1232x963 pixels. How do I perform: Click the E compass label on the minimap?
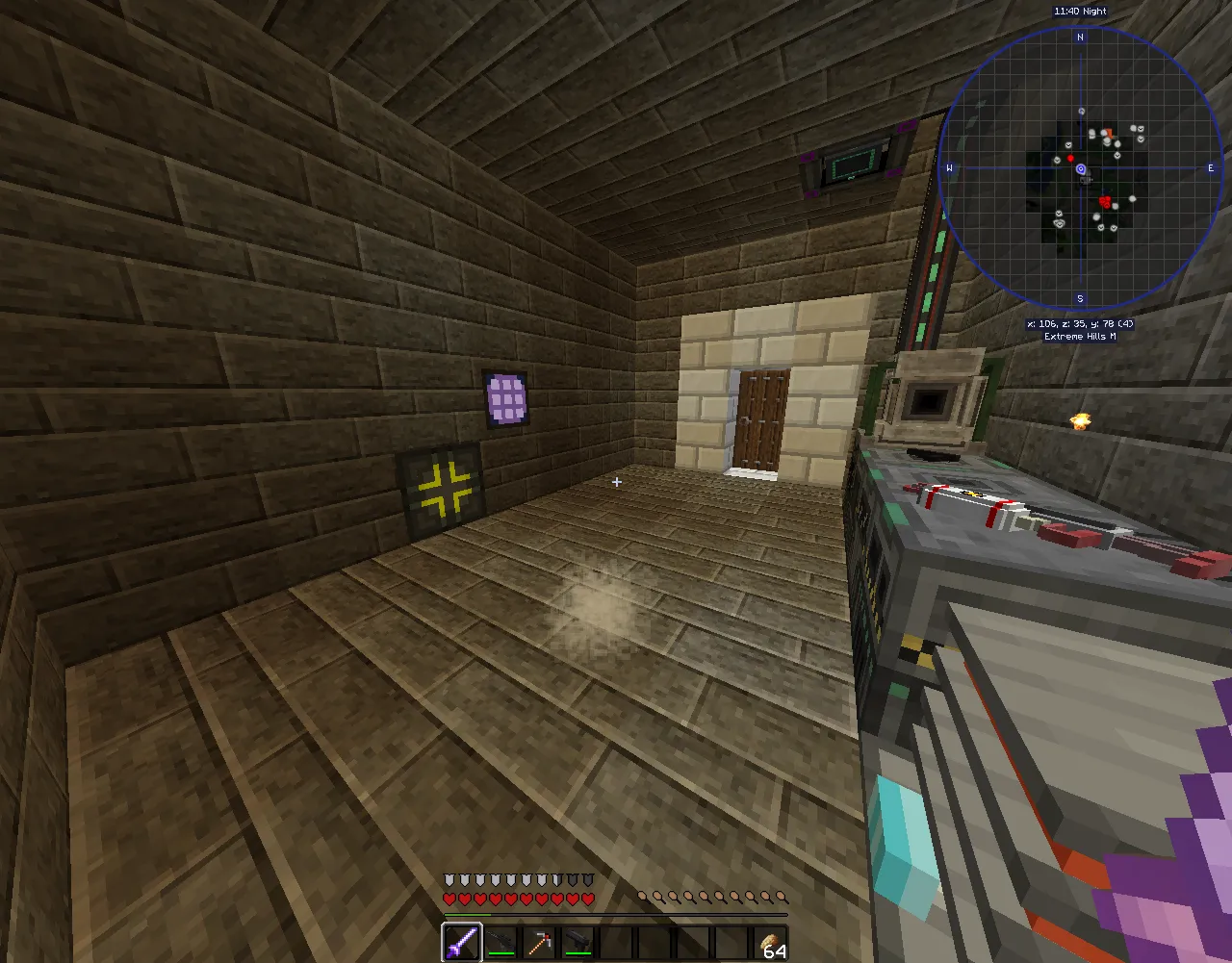coord(1211,166)
